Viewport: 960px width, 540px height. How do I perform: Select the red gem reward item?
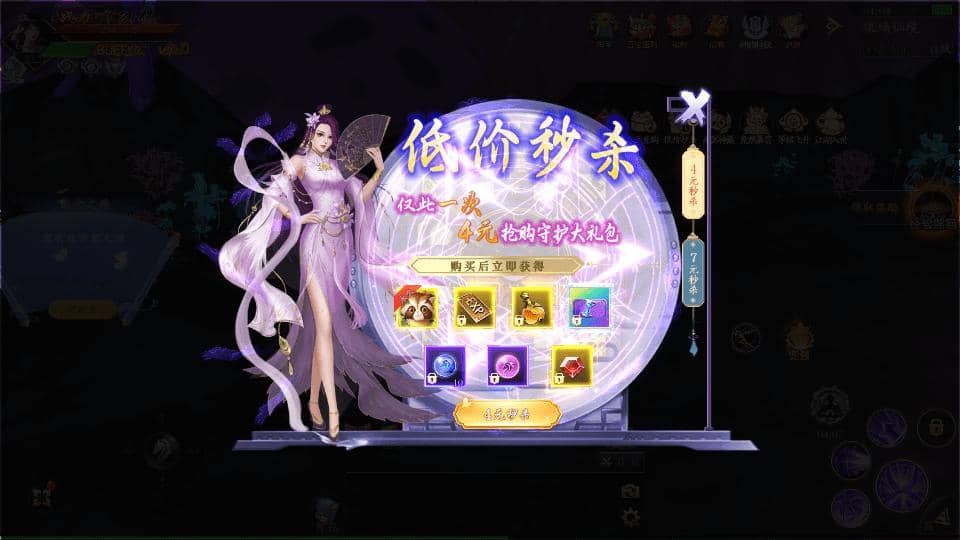(x=572, y=365)
